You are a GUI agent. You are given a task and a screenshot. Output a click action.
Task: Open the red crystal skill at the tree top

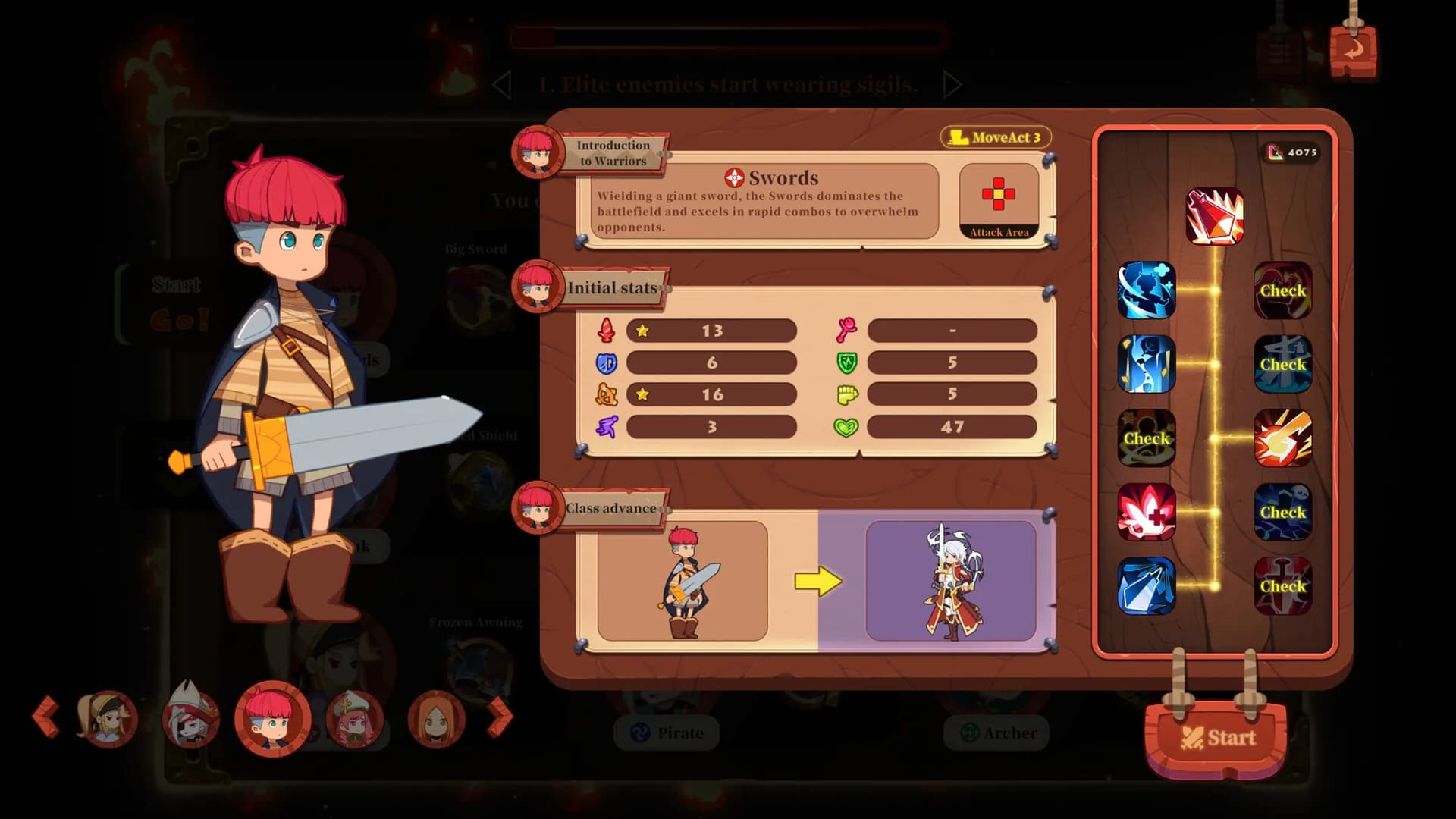[x=1214, y=217]
